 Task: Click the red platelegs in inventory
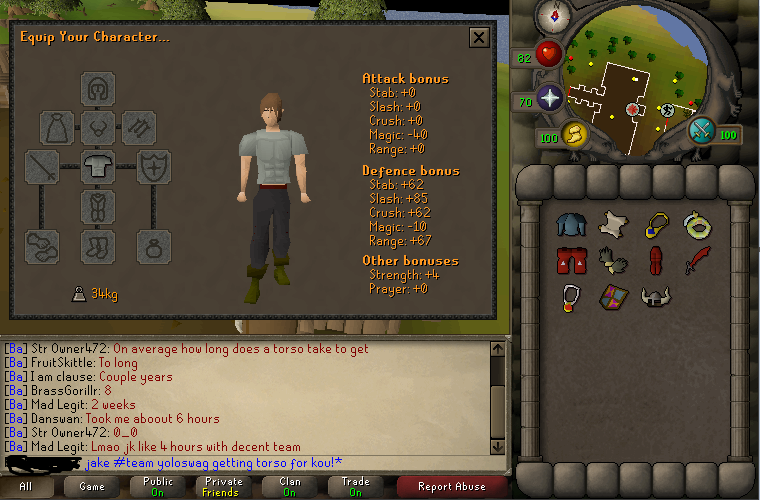click(x=569, y=261)
